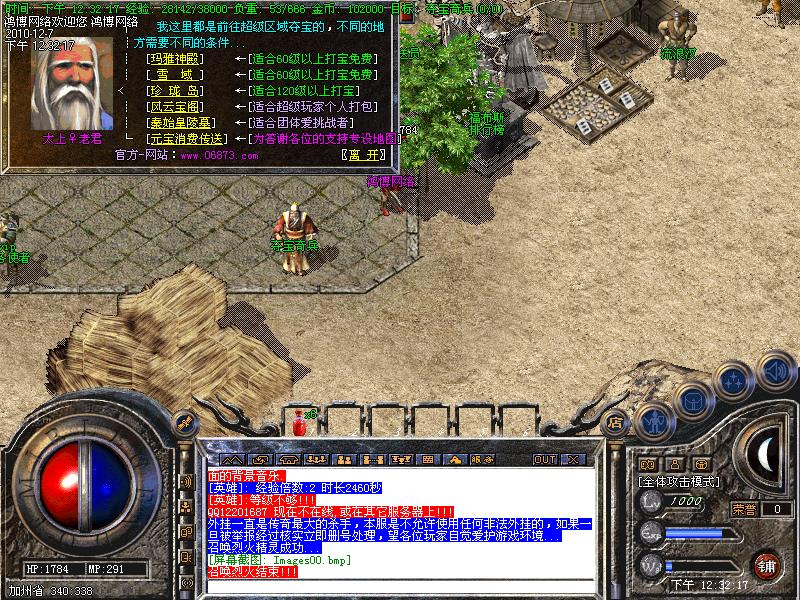This screenshot has height=600, width=800.
Task: Open the character figure orb button
Action: 653,421
